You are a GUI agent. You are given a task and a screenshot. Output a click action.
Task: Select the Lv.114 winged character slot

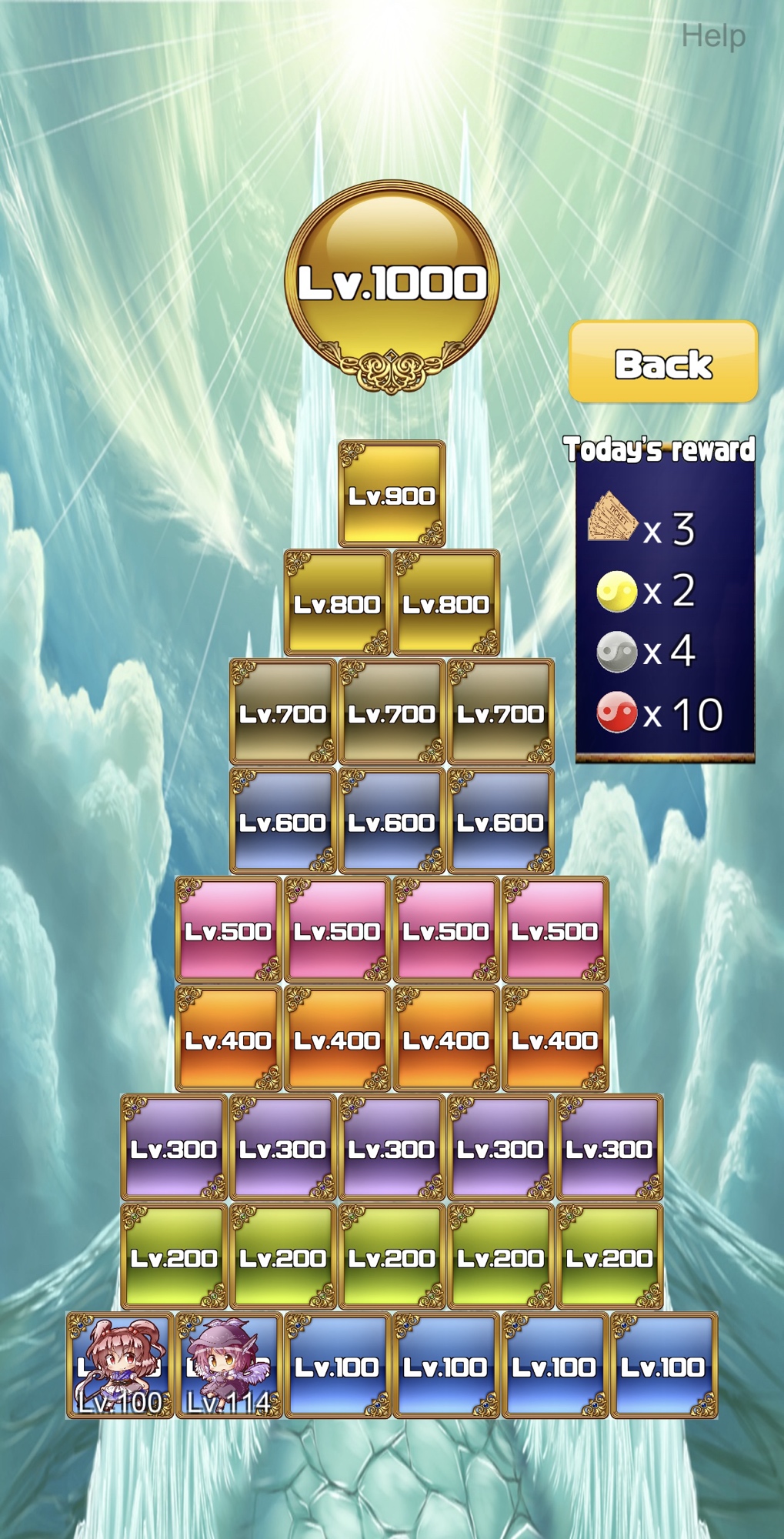pos(229,1366)
